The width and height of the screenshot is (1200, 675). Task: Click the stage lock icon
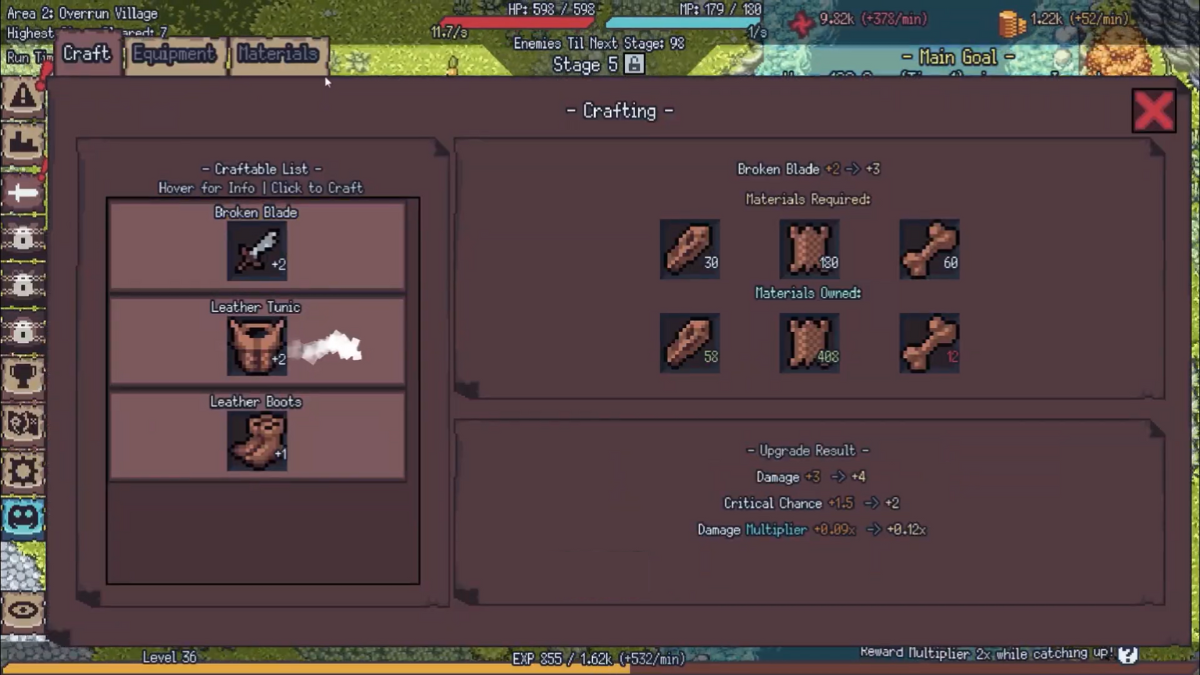(634, 64)
